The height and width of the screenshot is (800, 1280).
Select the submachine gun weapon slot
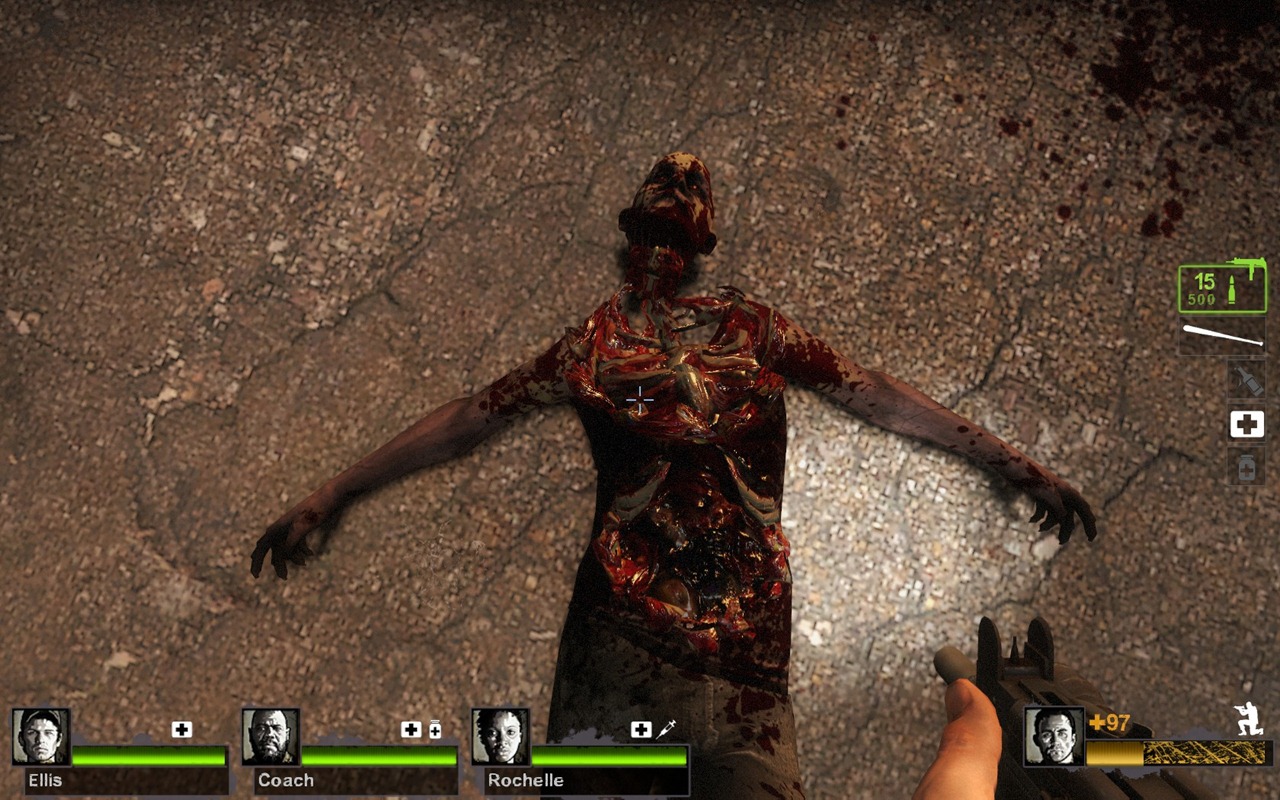click(x=1222, y=287)
